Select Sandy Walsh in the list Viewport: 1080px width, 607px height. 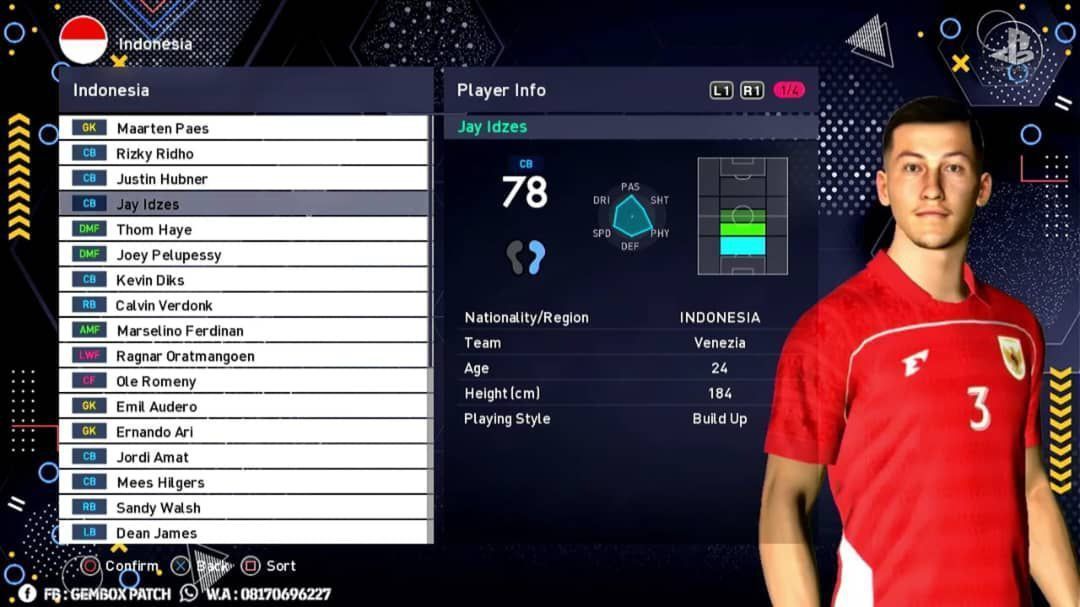click(x=243, y=508)
